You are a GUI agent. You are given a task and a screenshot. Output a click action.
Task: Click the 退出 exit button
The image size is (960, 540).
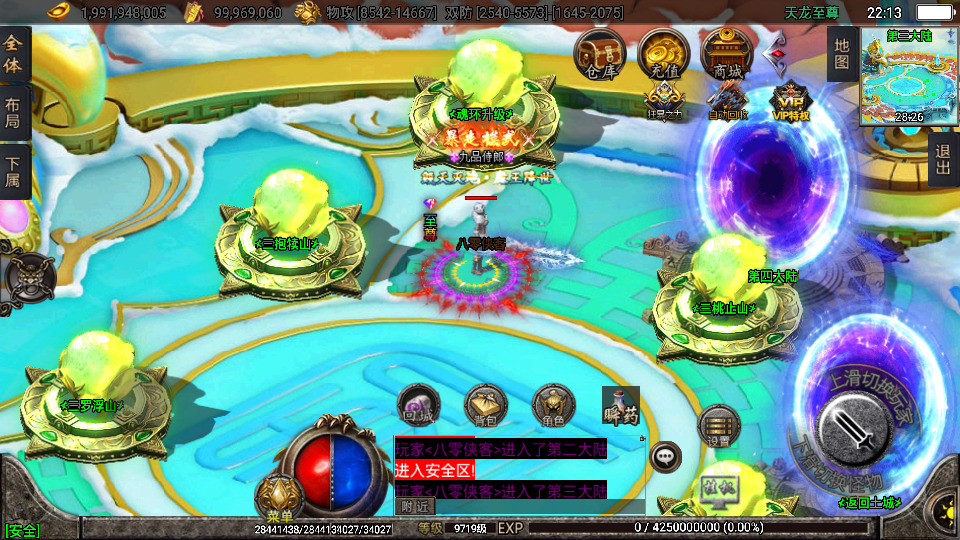943,160
